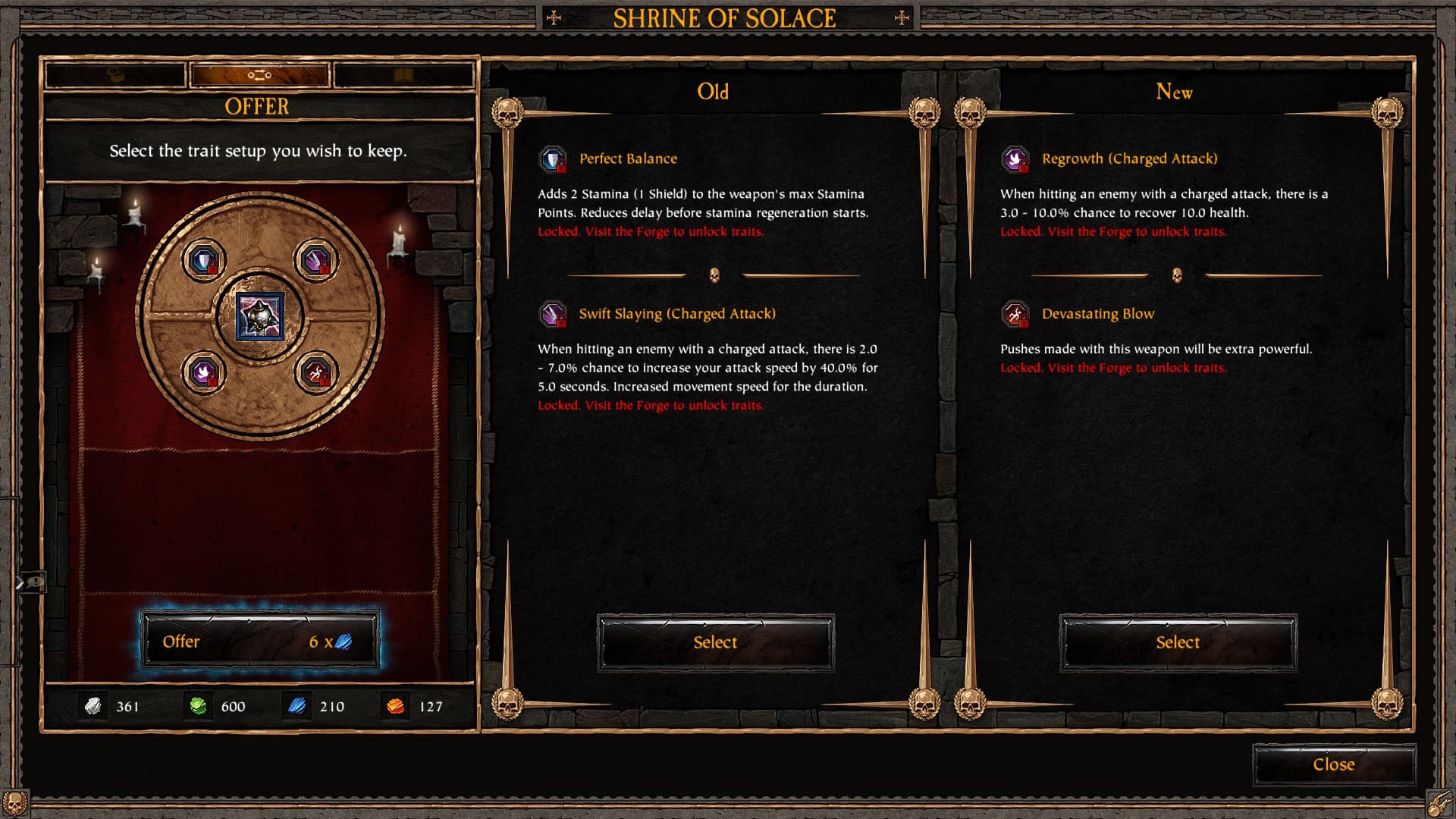This screenshot has width=1456, height=819.
Task: Click the Swift Slaying trait icon
Action: click(553, 314)
